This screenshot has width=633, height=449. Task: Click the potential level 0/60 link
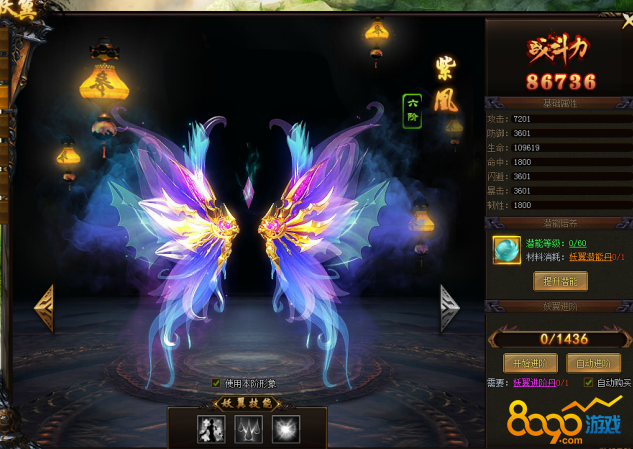pyautogui.click(x=576, y=243)
